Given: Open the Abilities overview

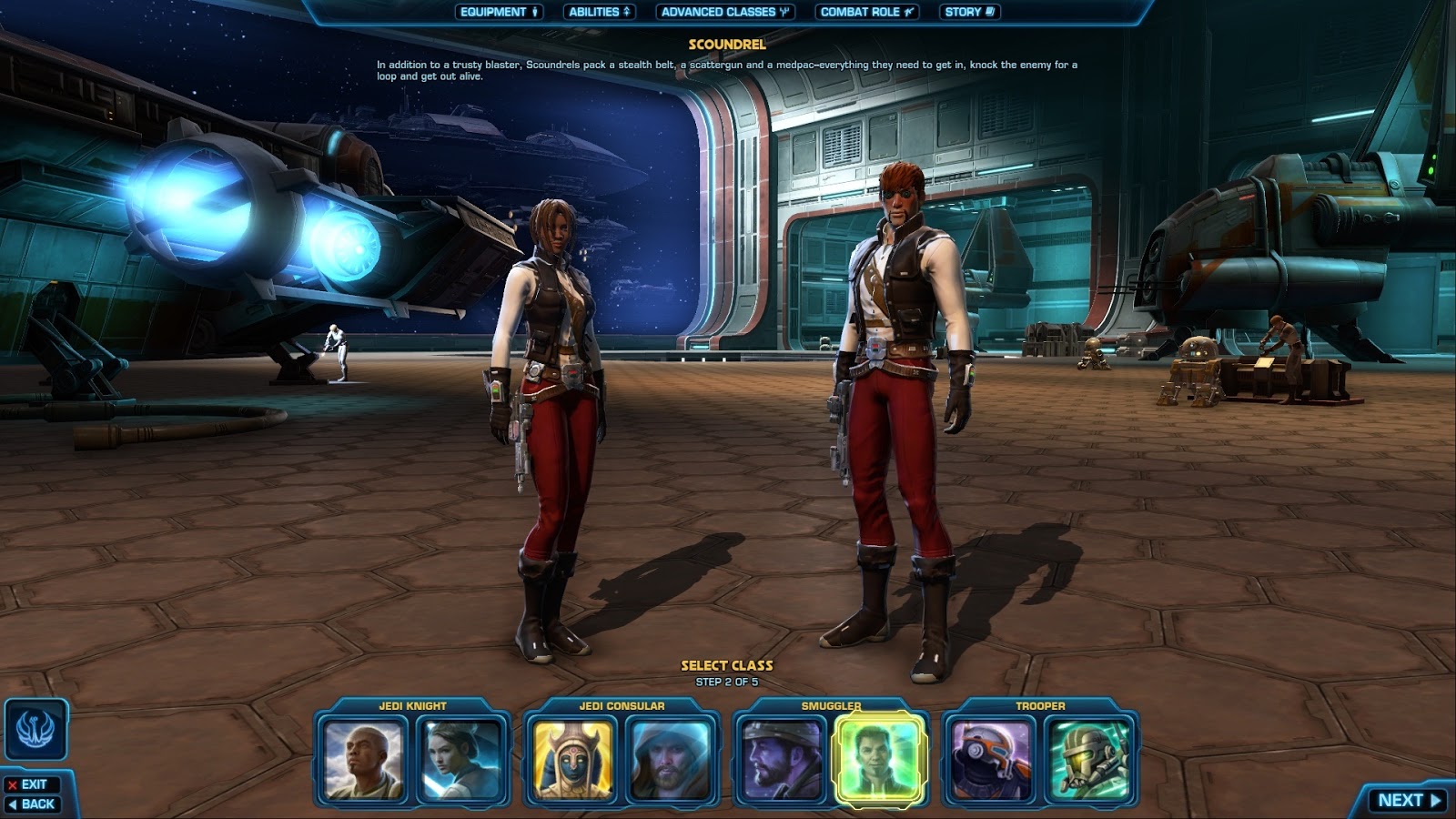Looking at the screenshot, I should coord(602,13).
